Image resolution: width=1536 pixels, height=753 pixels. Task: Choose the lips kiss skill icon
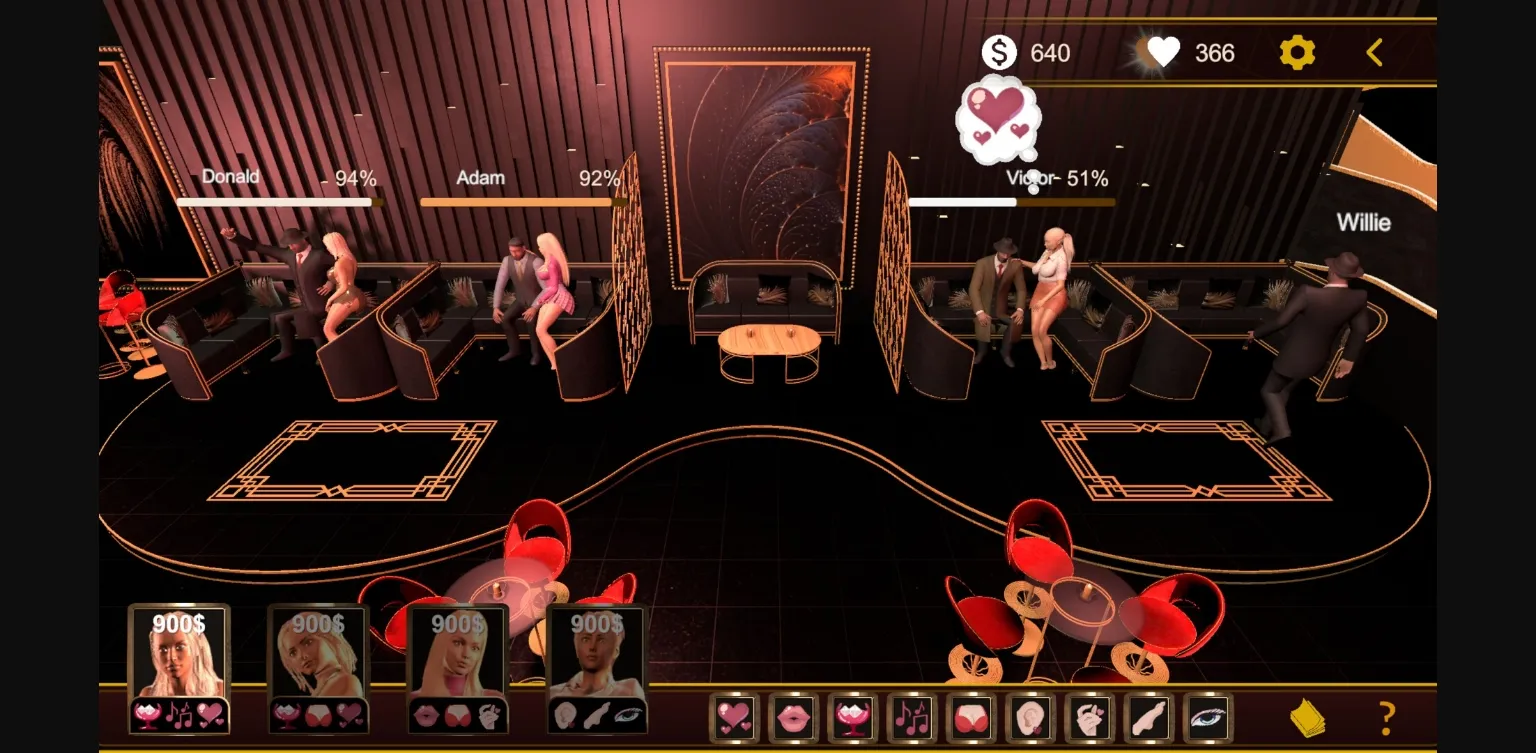click(x=793, y=718)
